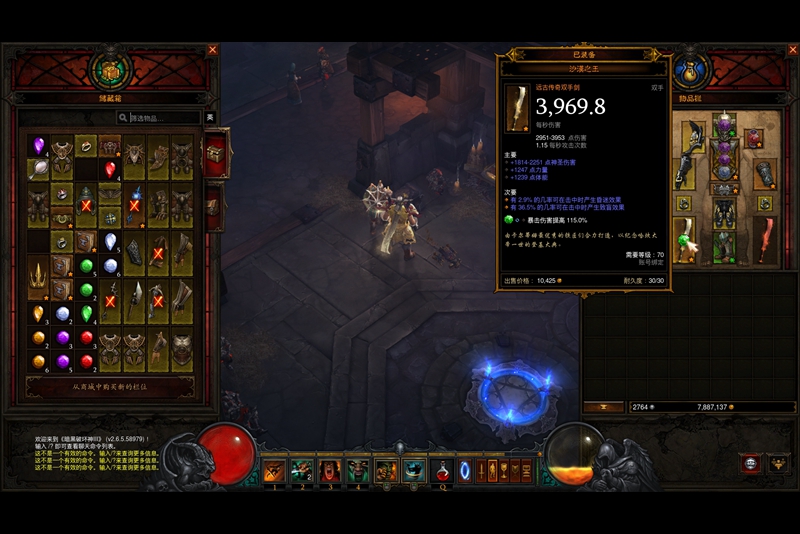Activate the first skill on the hotbar

pos(273,470)
